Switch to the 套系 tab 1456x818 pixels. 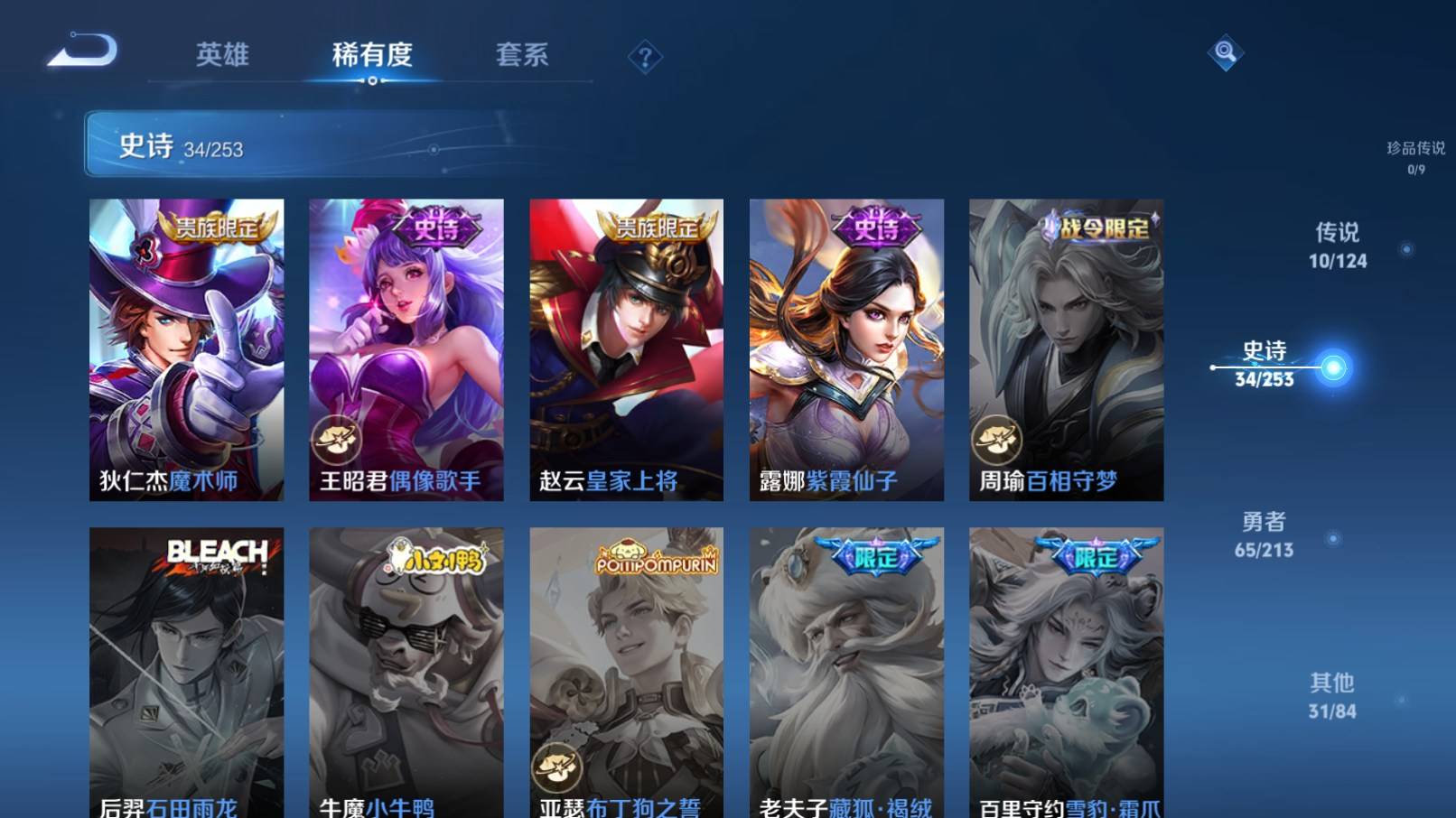[522, 56]
